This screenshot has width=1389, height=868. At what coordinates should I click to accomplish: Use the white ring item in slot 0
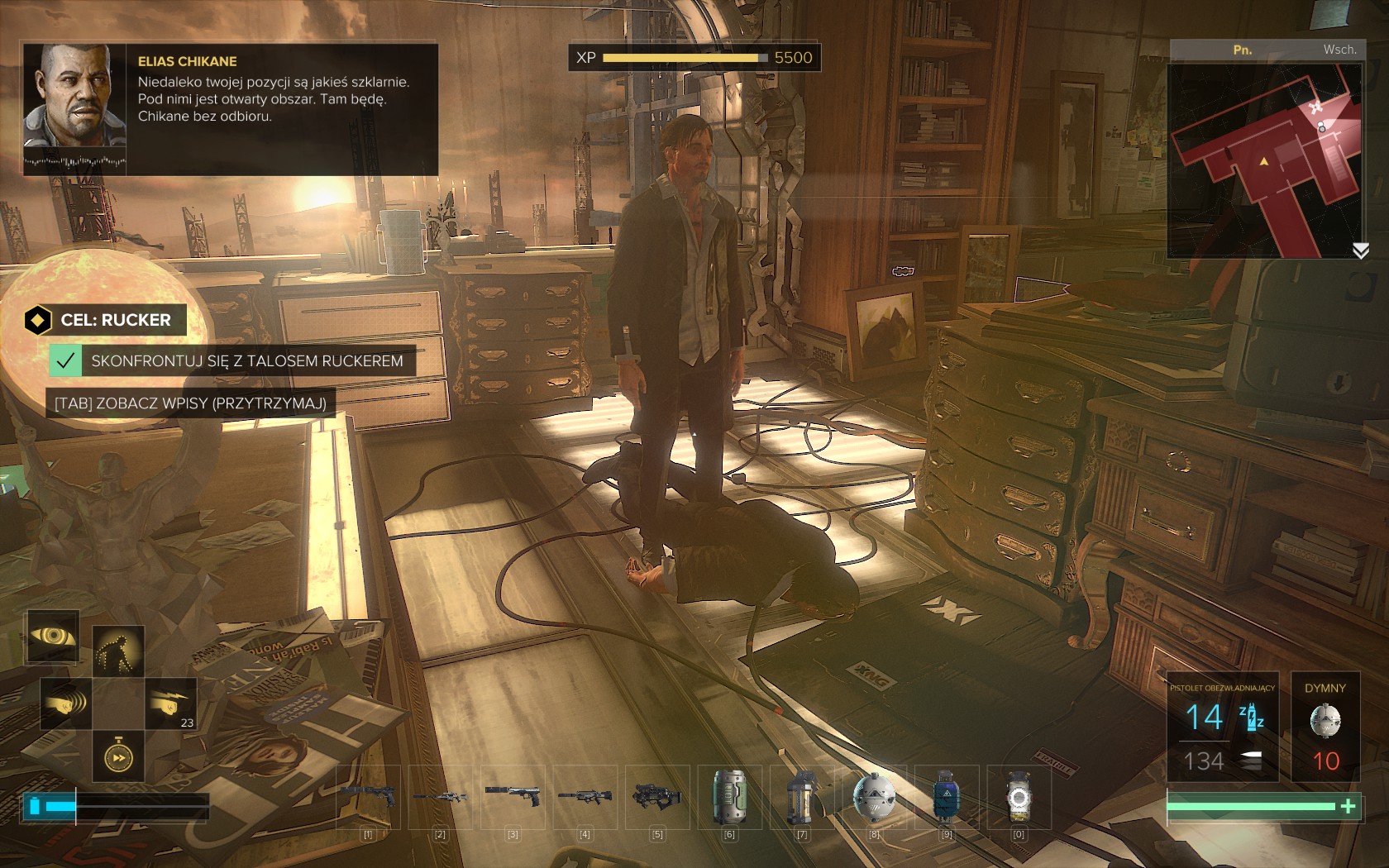[1019, 797]
